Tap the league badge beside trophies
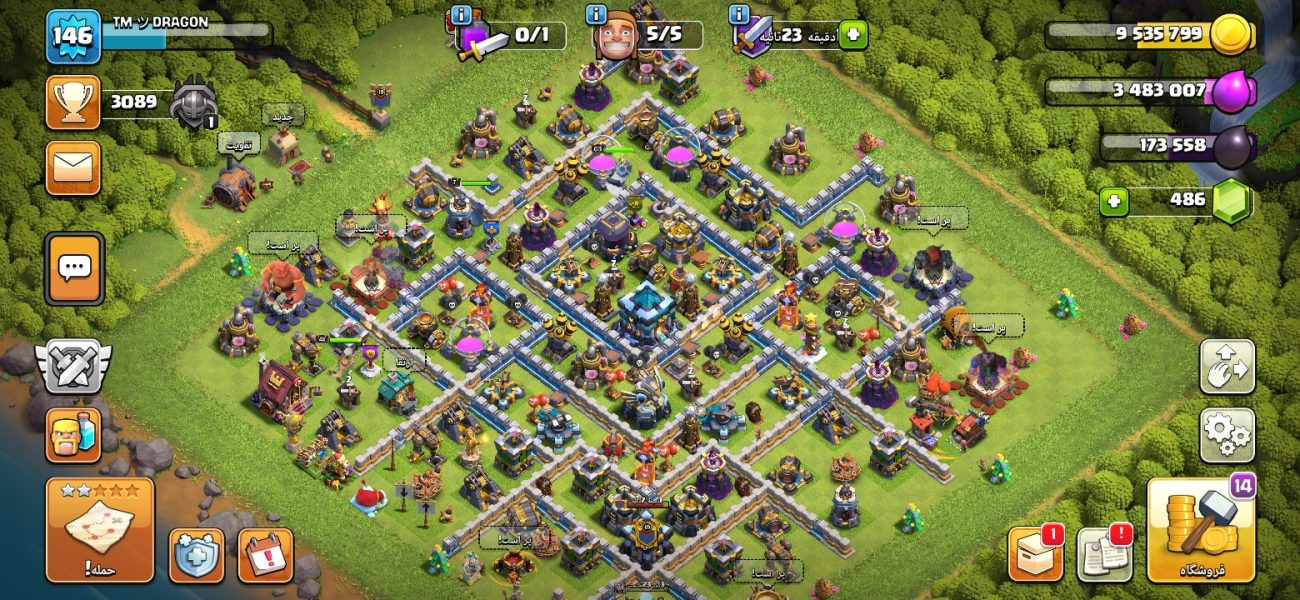The height and width of the screenshot is (600, 1300). click(x=194, y=102)
